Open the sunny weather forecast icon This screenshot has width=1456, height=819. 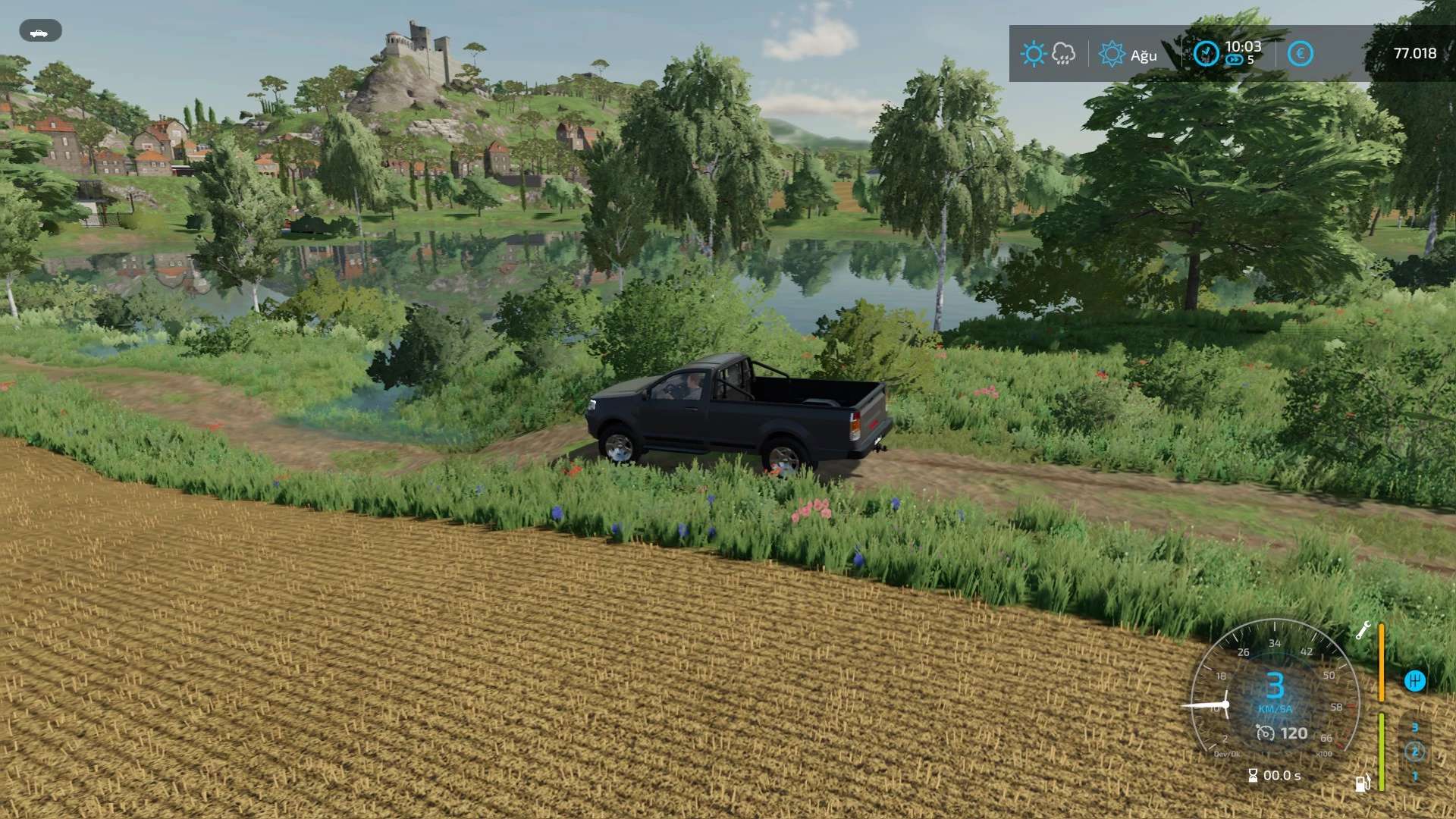[x=1033, y=54]
